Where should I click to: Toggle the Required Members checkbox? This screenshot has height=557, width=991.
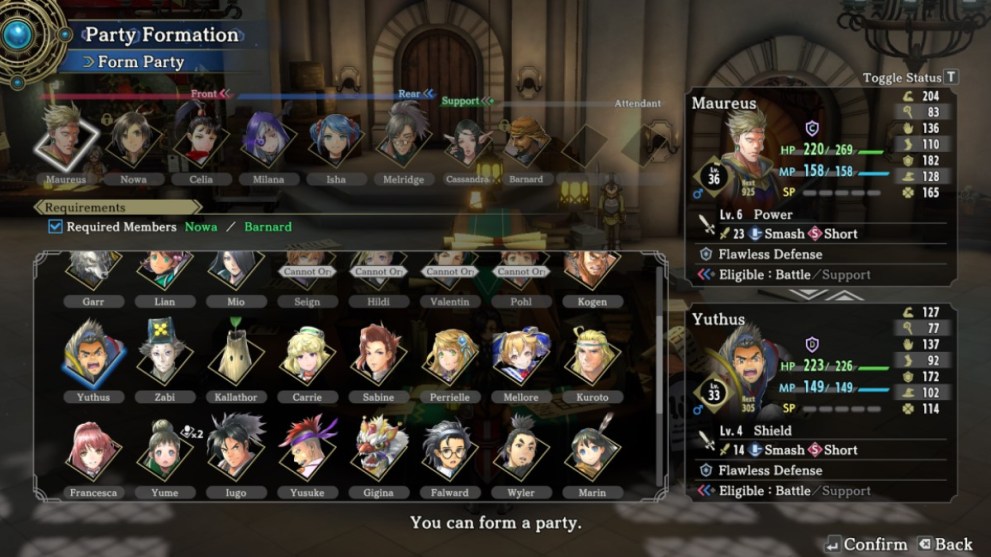[x=56, y=227]
